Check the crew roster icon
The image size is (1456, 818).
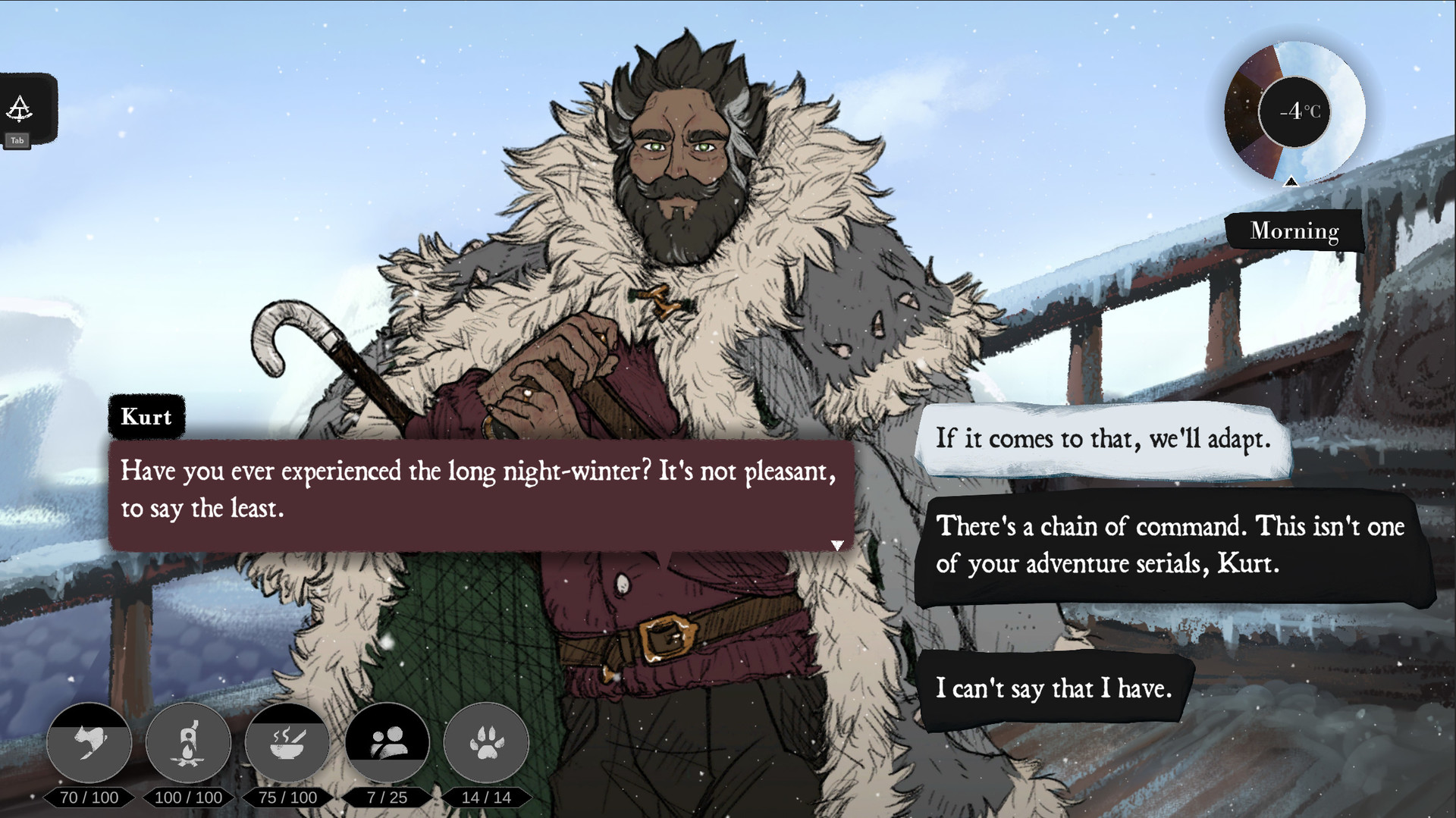click(388, 743)
